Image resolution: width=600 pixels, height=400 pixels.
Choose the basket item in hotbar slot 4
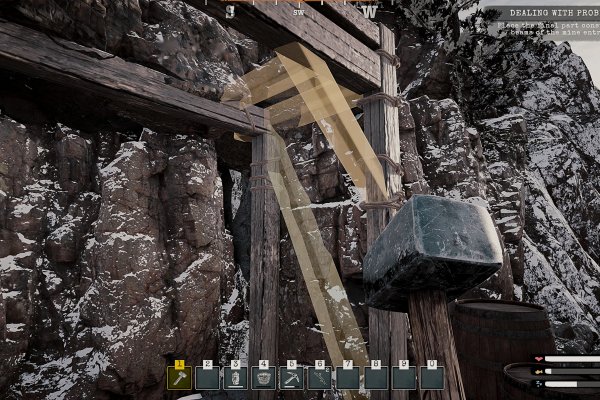point(264,378)
